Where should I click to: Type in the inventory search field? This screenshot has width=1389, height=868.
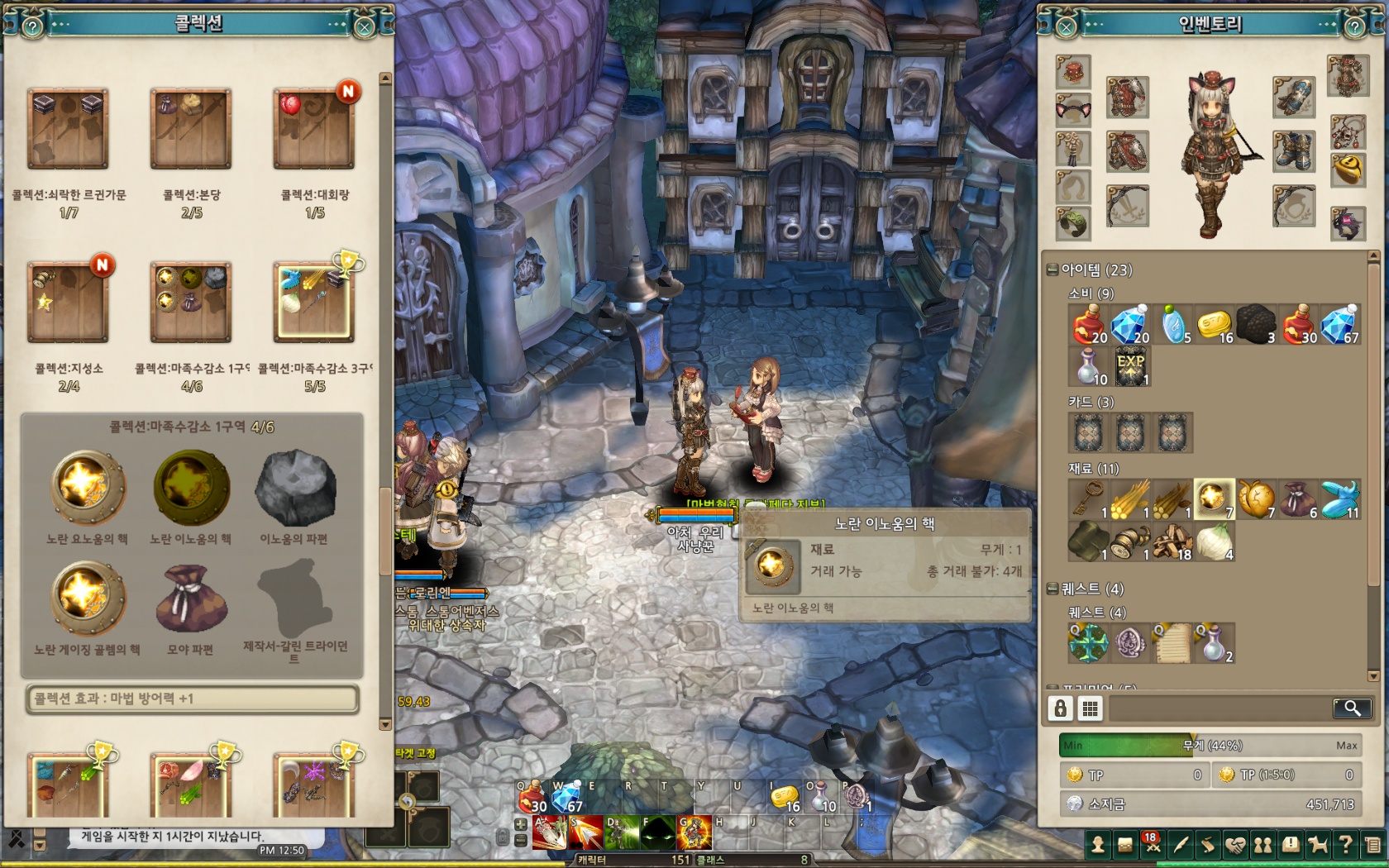pyautogui.click(x=1220, y=708)
